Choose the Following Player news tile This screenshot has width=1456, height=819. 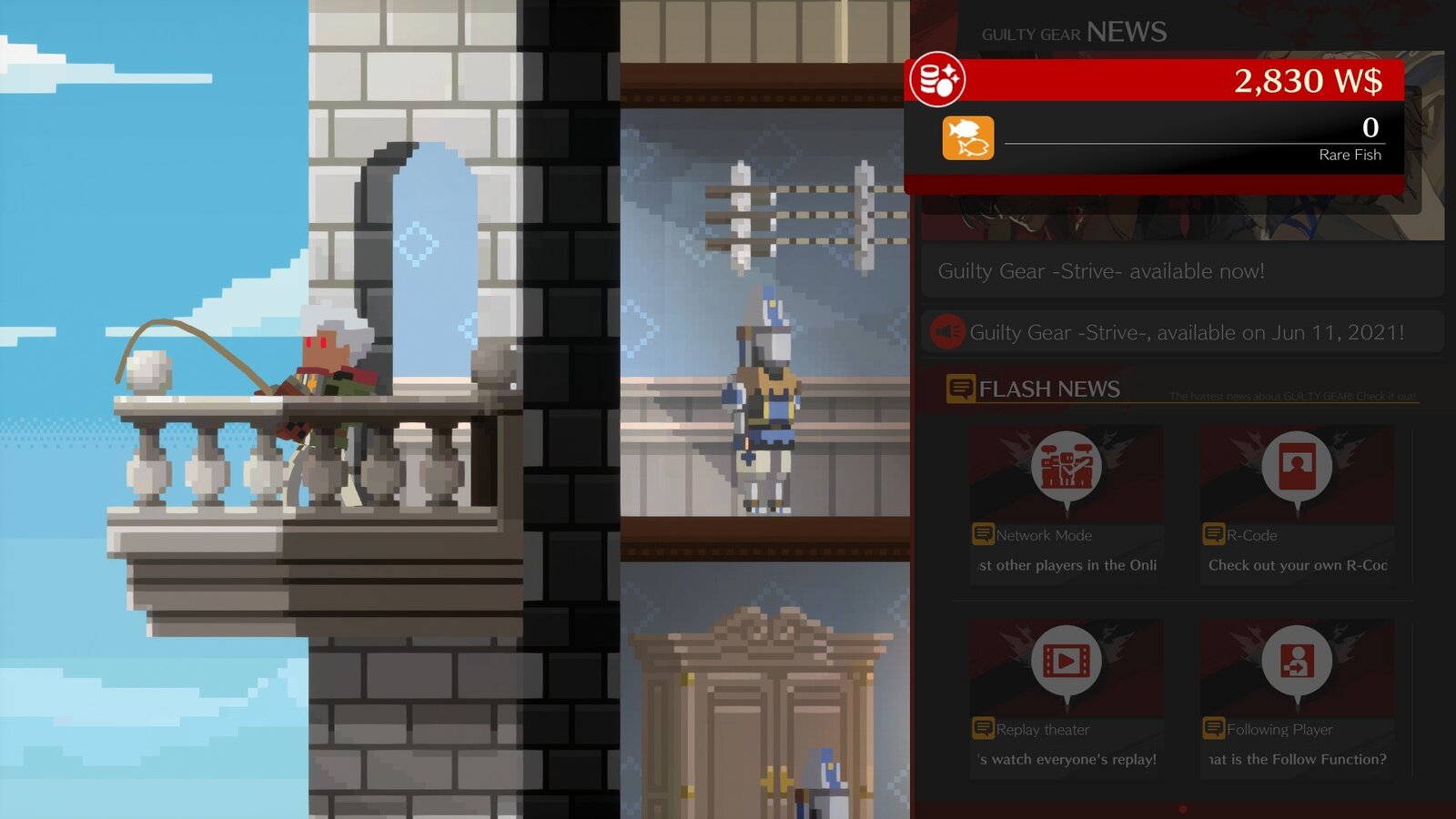pos(1297,696)
